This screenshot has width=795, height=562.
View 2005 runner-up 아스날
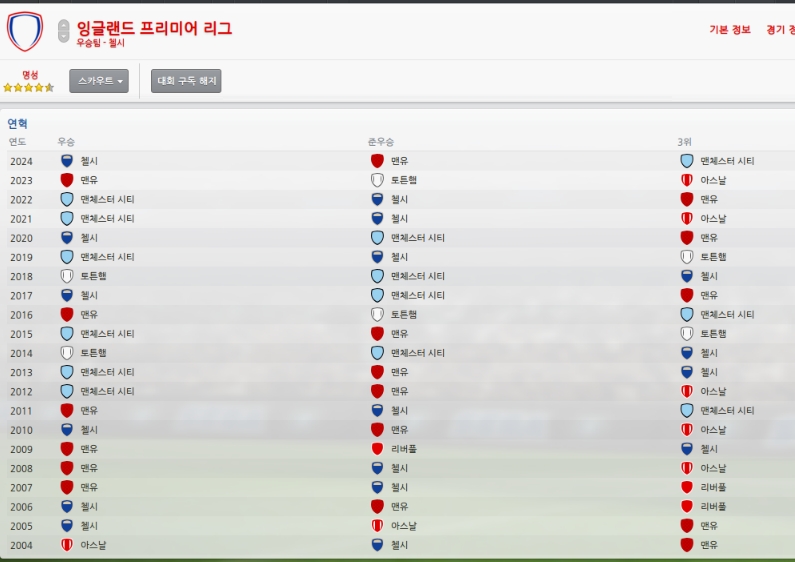pos(403,526)
